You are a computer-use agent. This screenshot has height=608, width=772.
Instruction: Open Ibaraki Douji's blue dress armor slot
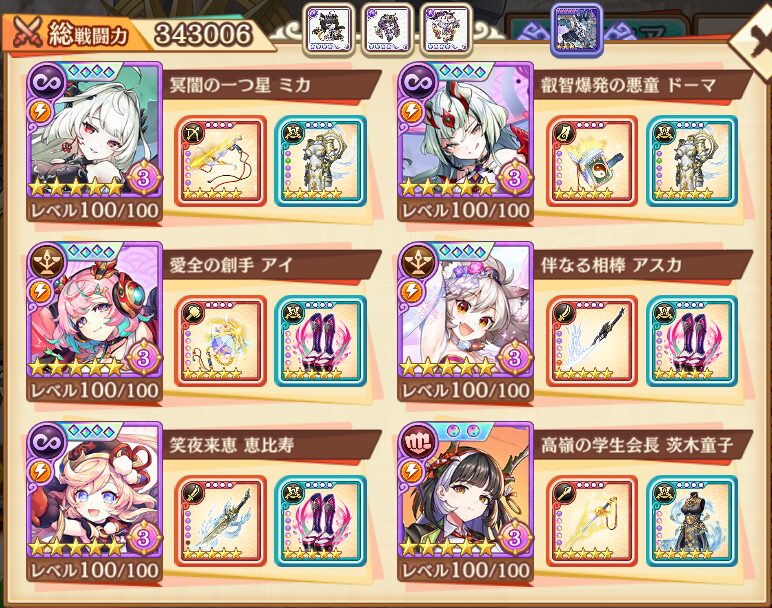[692, 521]
